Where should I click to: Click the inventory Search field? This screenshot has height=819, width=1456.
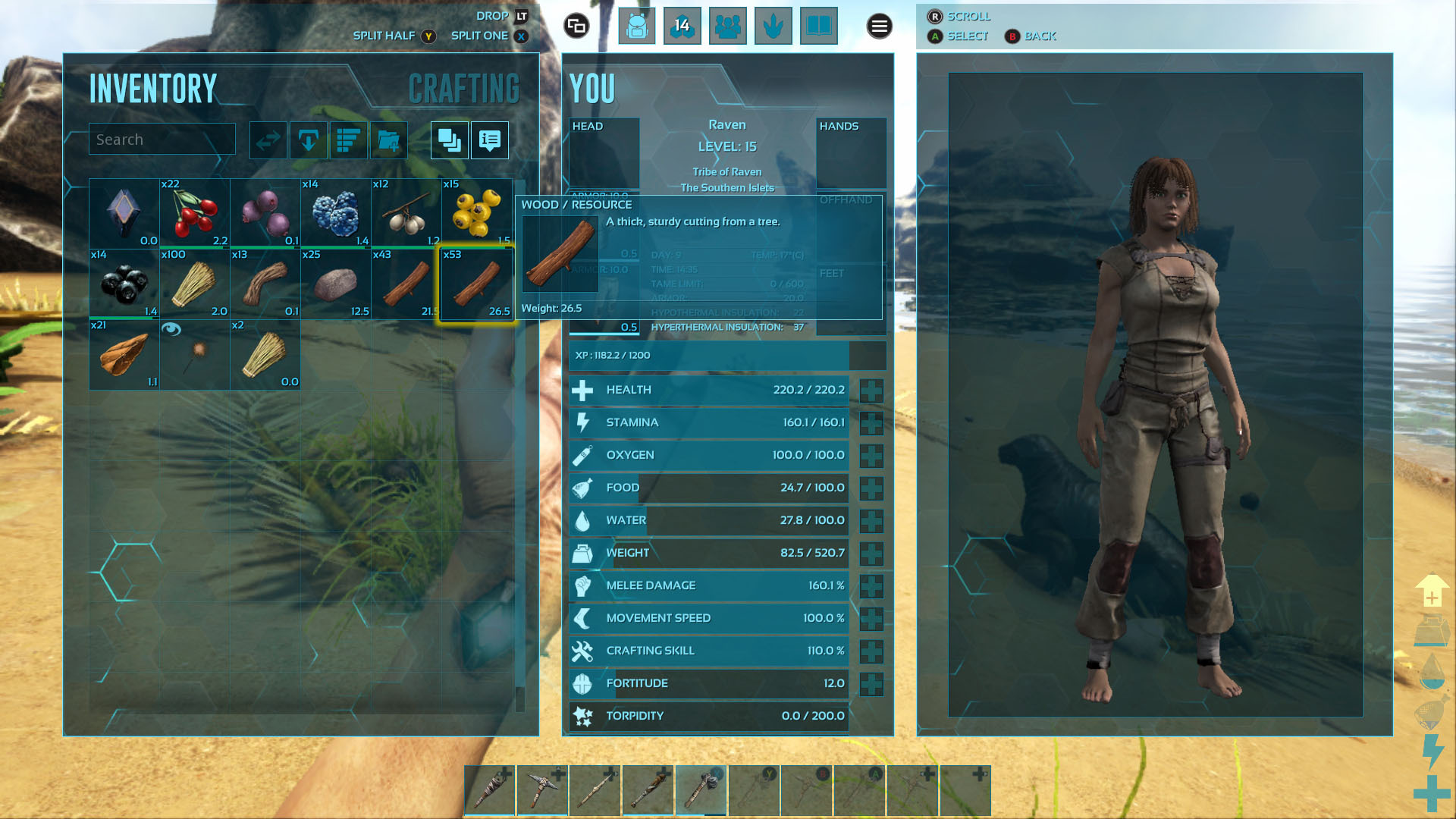(x=162, y=140)
